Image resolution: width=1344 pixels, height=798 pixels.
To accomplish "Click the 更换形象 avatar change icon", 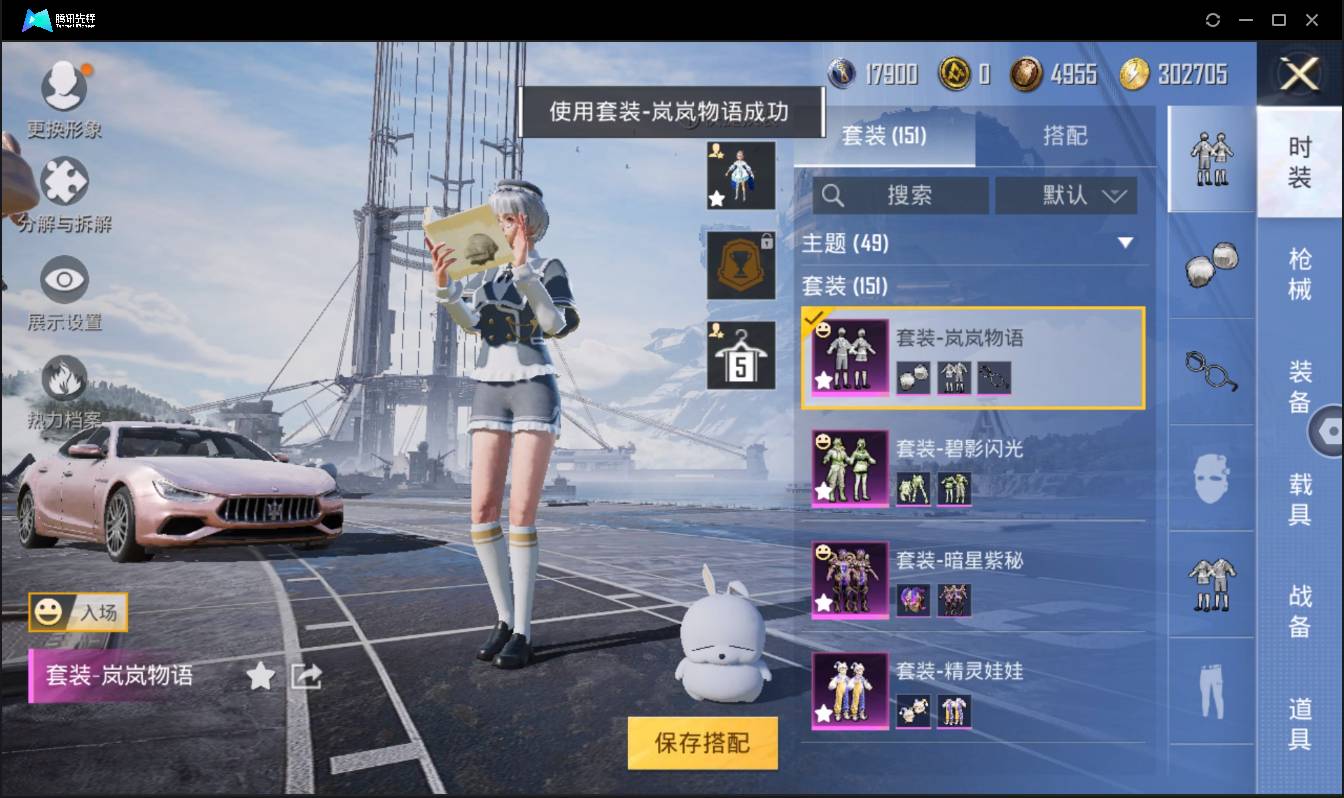I will [x=64, y=85].
